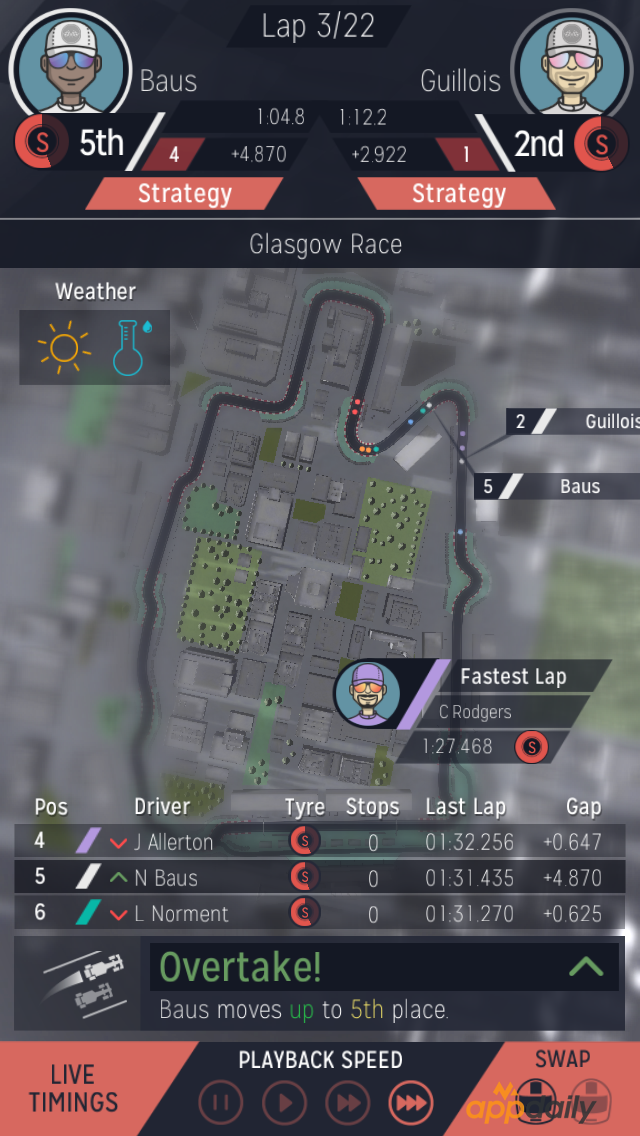The image size is (640, 1136).
Task: Set playback to normal play speed
Action: tap(284, 1104)
